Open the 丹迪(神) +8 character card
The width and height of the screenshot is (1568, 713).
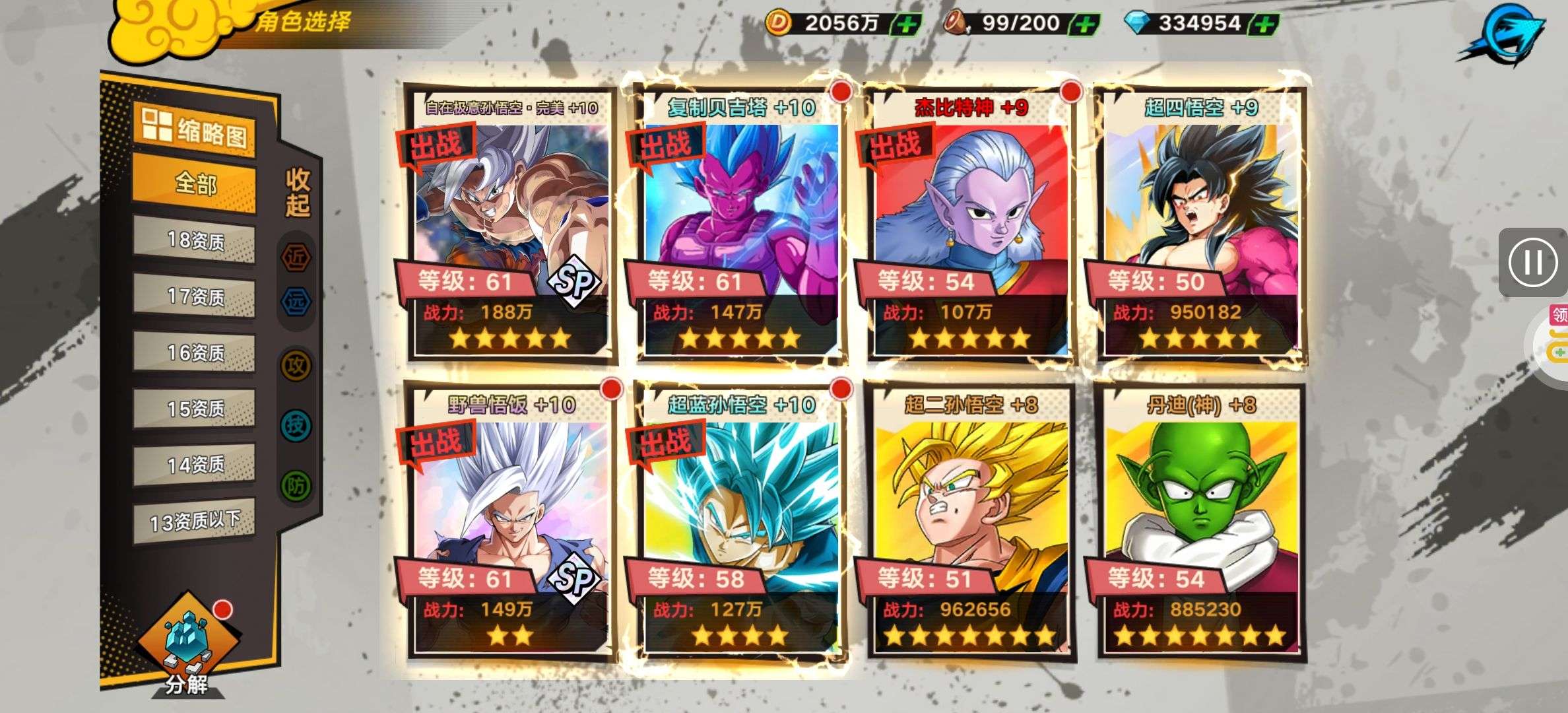pos(1200,522)
